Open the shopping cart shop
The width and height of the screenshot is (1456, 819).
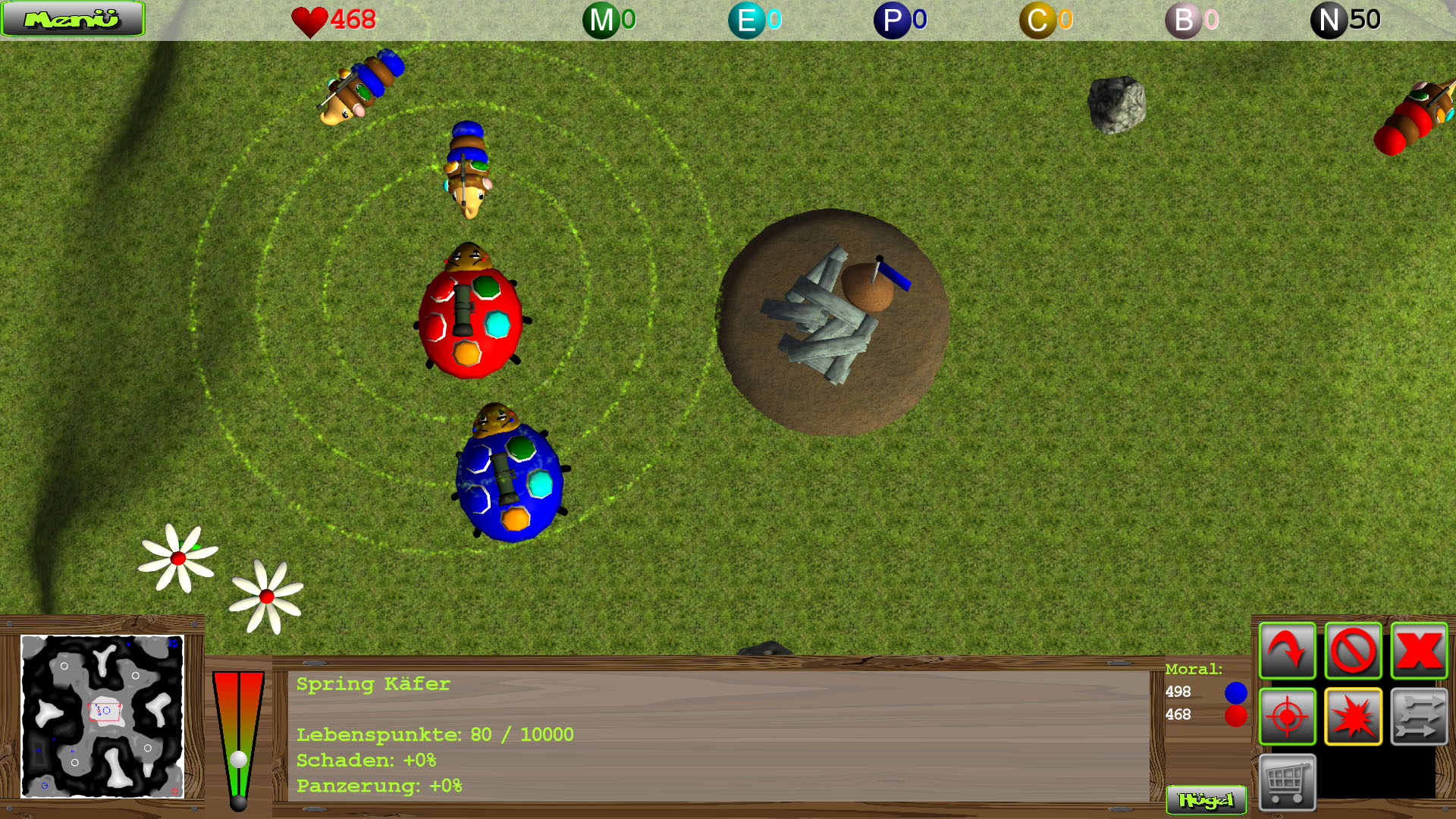tap(1287, 782)
